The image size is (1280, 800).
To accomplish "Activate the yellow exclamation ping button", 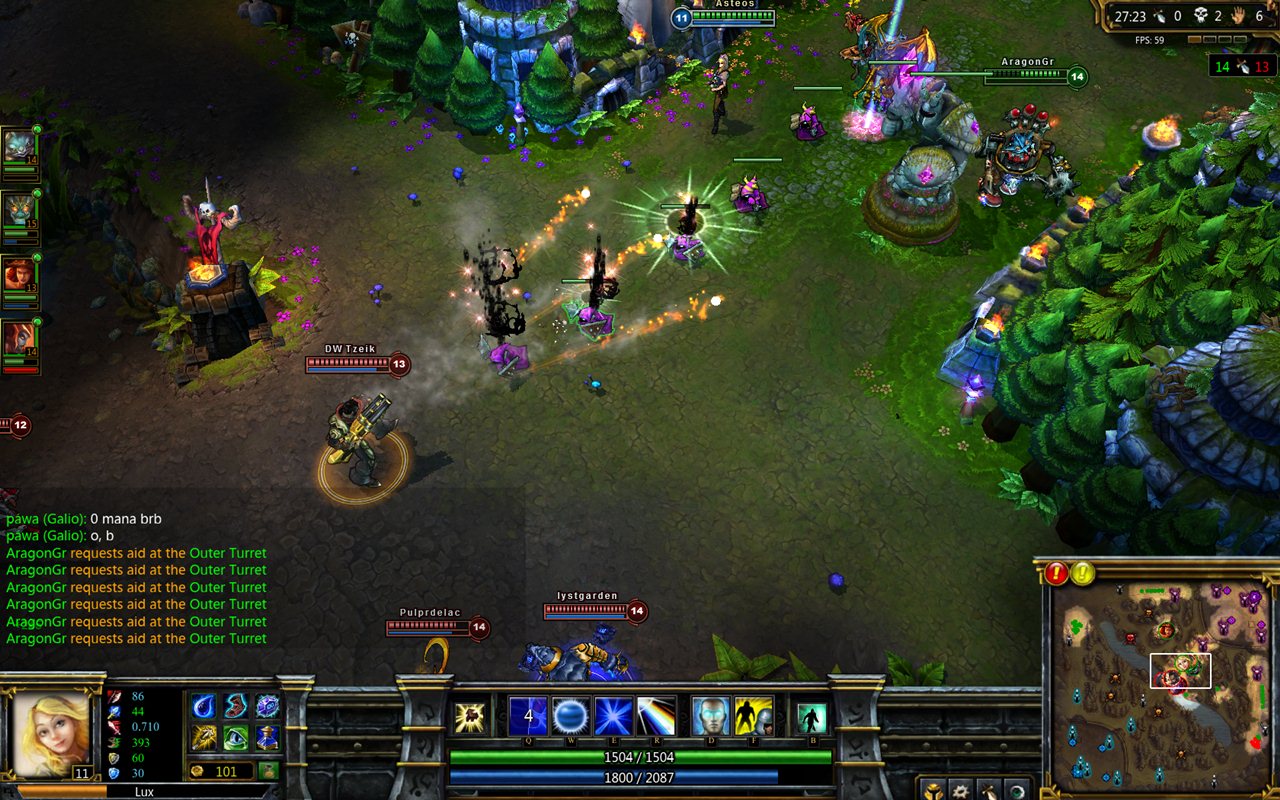I will click(1083, 573).
